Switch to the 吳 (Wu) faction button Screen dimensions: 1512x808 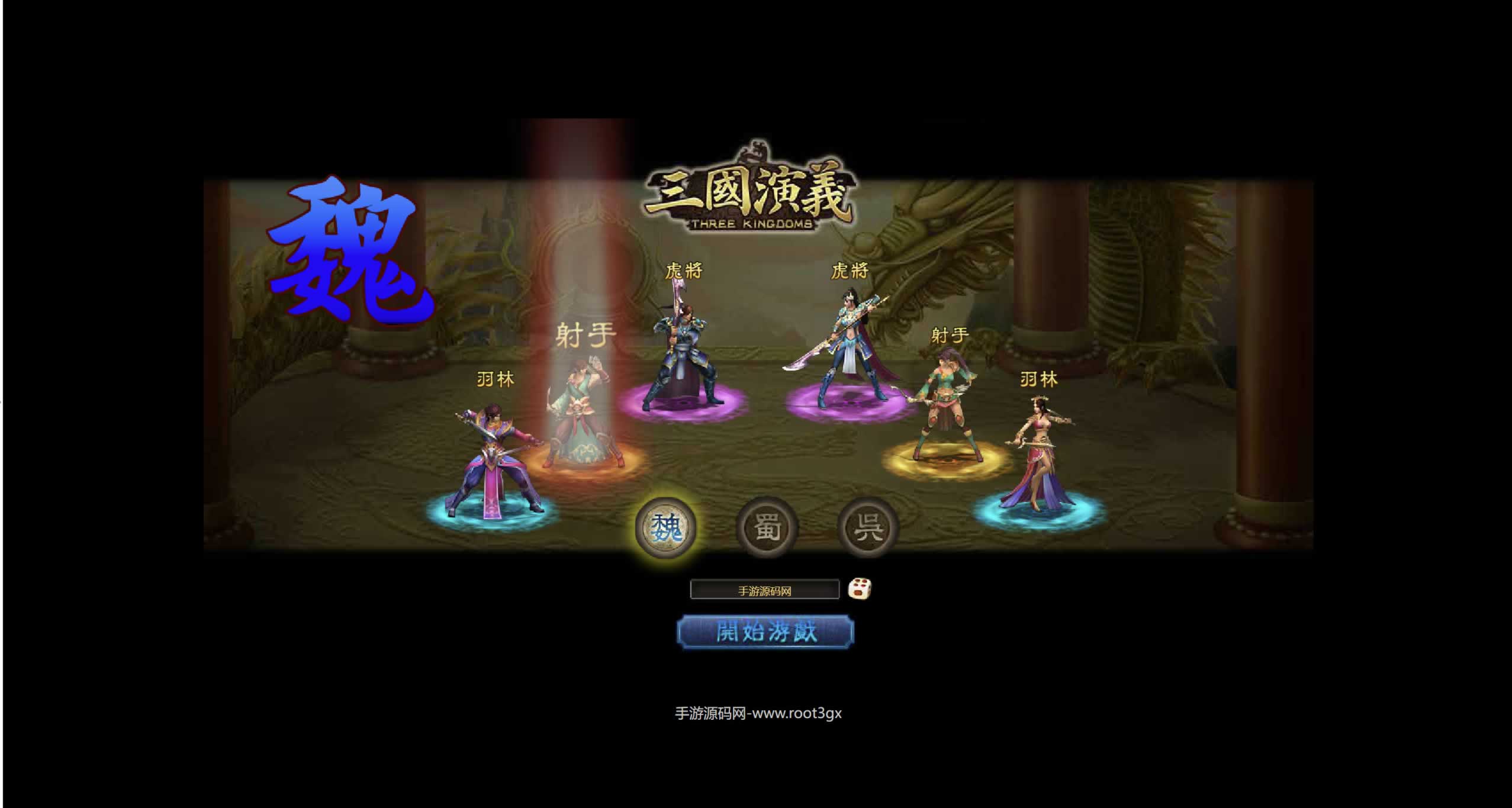[x=868, y=527]
